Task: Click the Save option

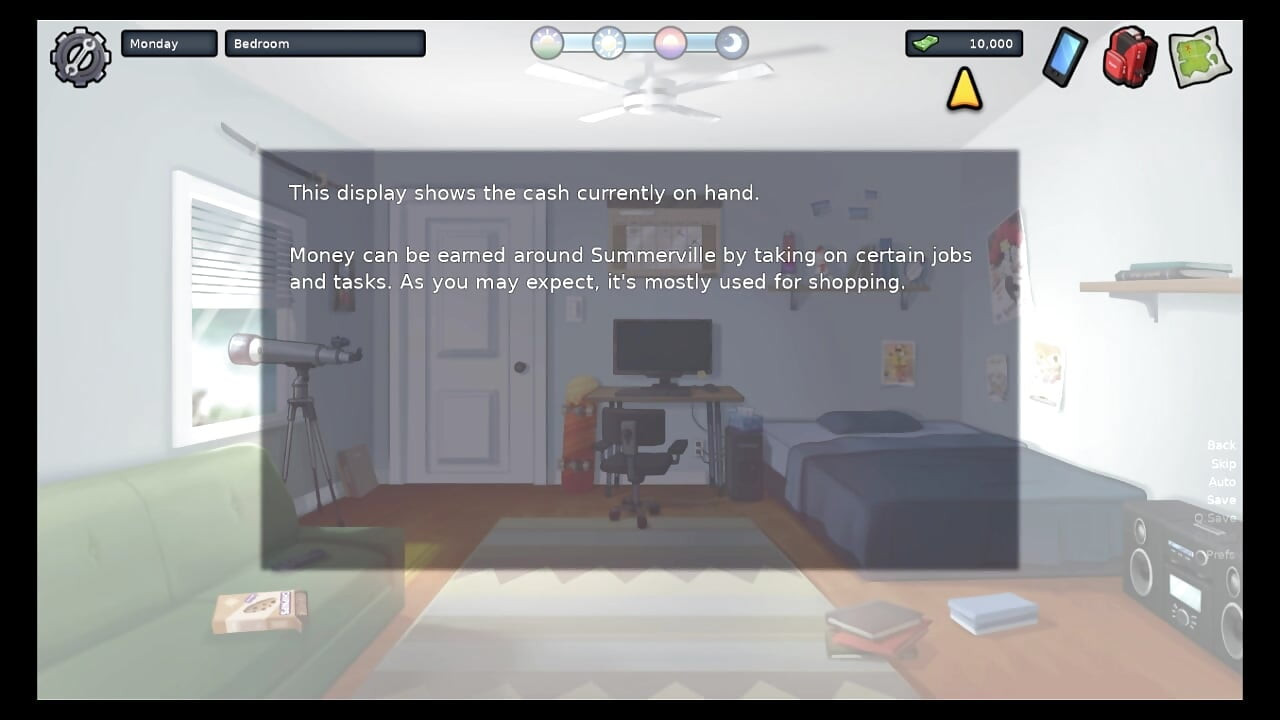Action: click(x=1221, y=499)
